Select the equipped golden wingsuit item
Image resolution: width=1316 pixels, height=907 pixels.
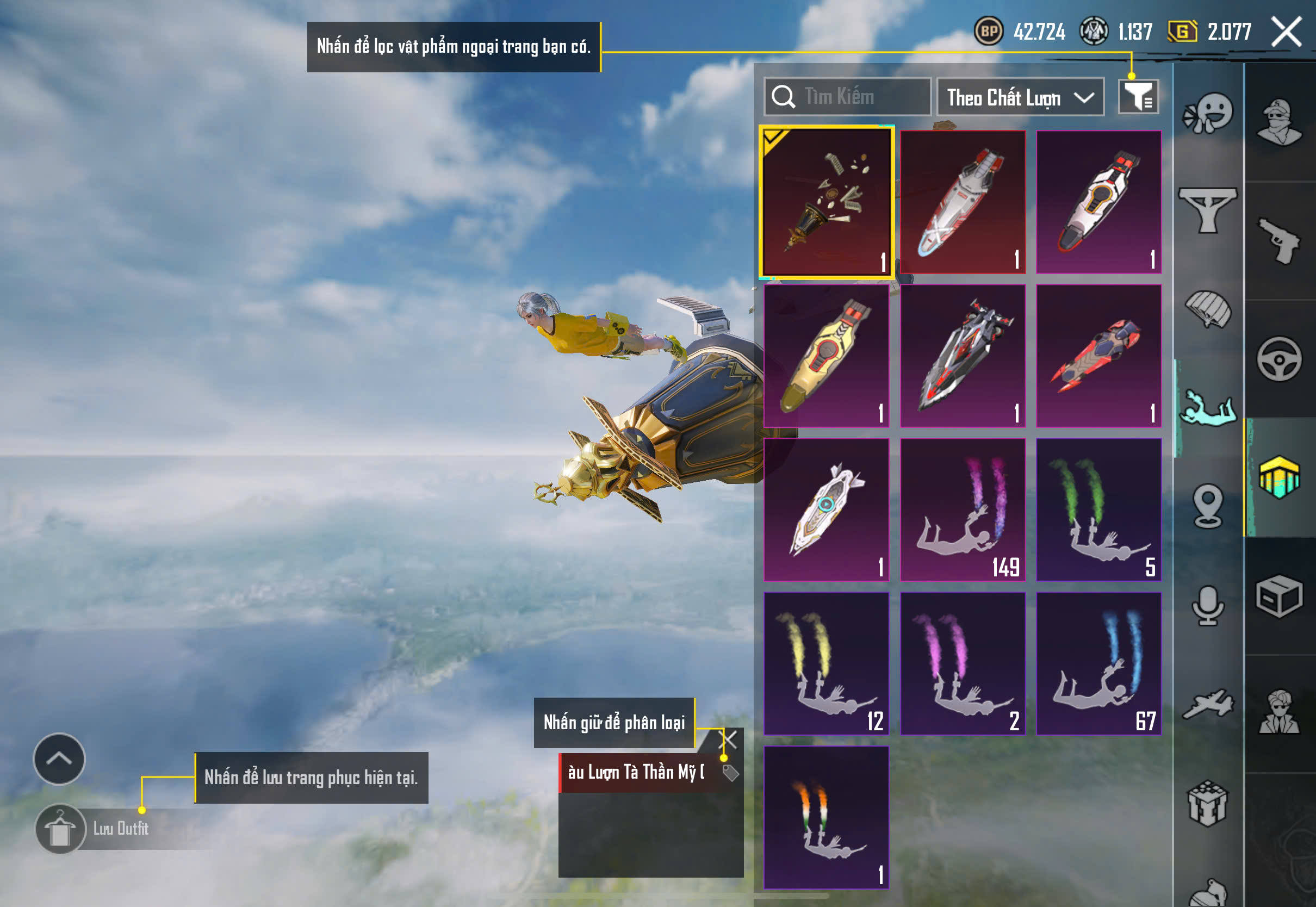click(826, 202)
